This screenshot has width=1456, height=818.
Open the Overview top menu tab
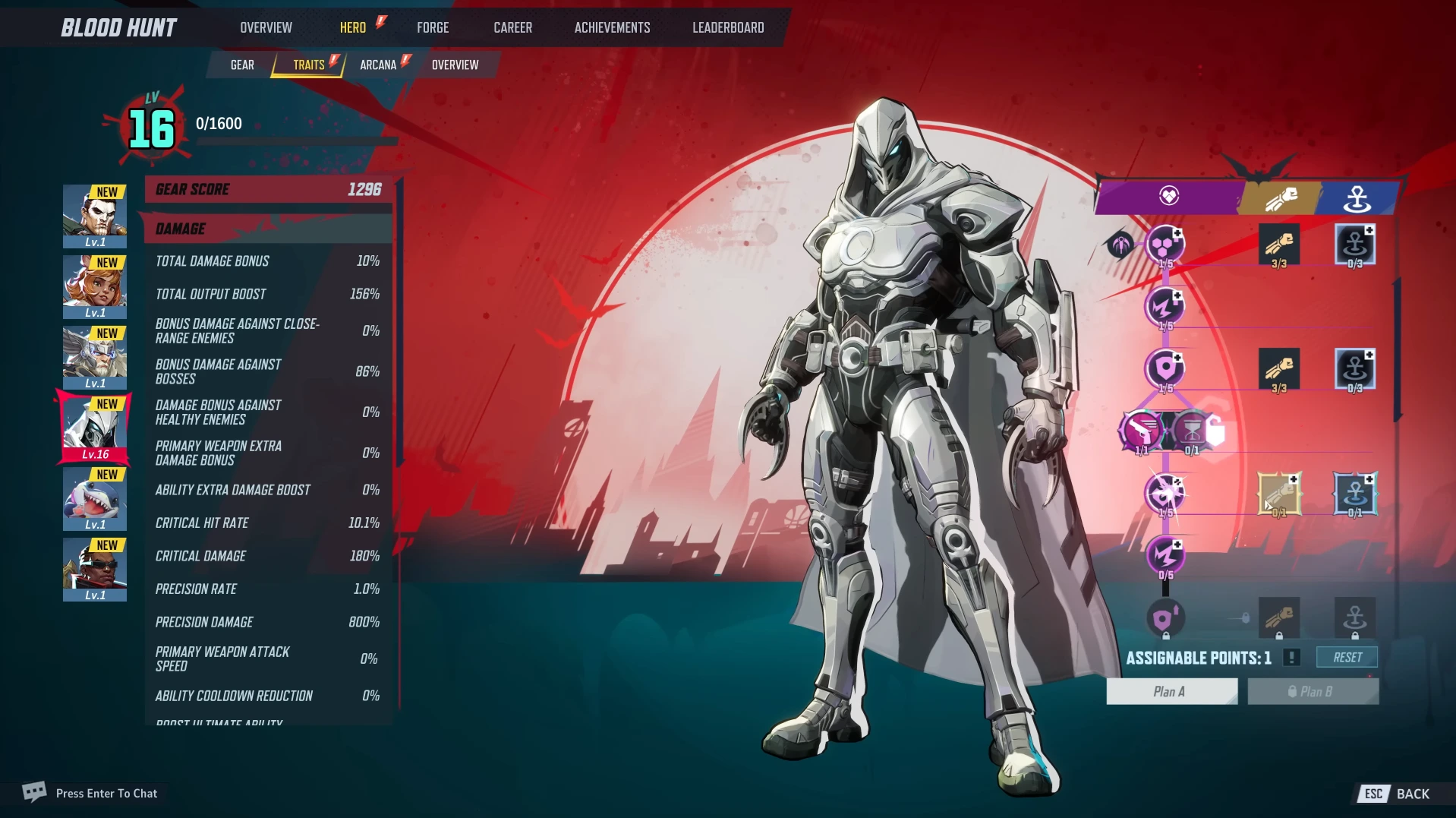[x=266, y=27]
